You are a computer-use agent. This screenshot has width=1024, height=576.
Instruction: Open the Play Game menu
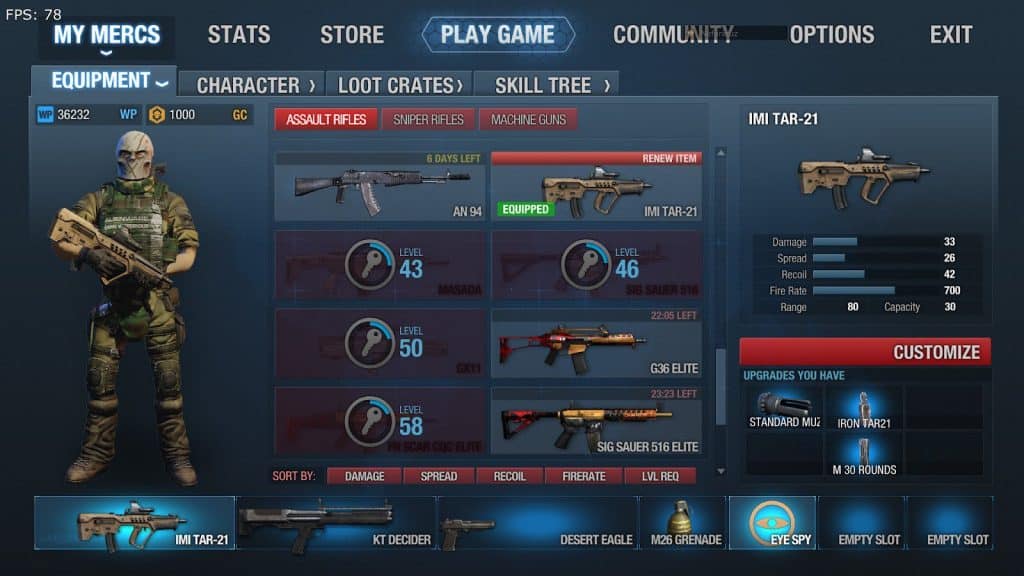coord(497,35)
